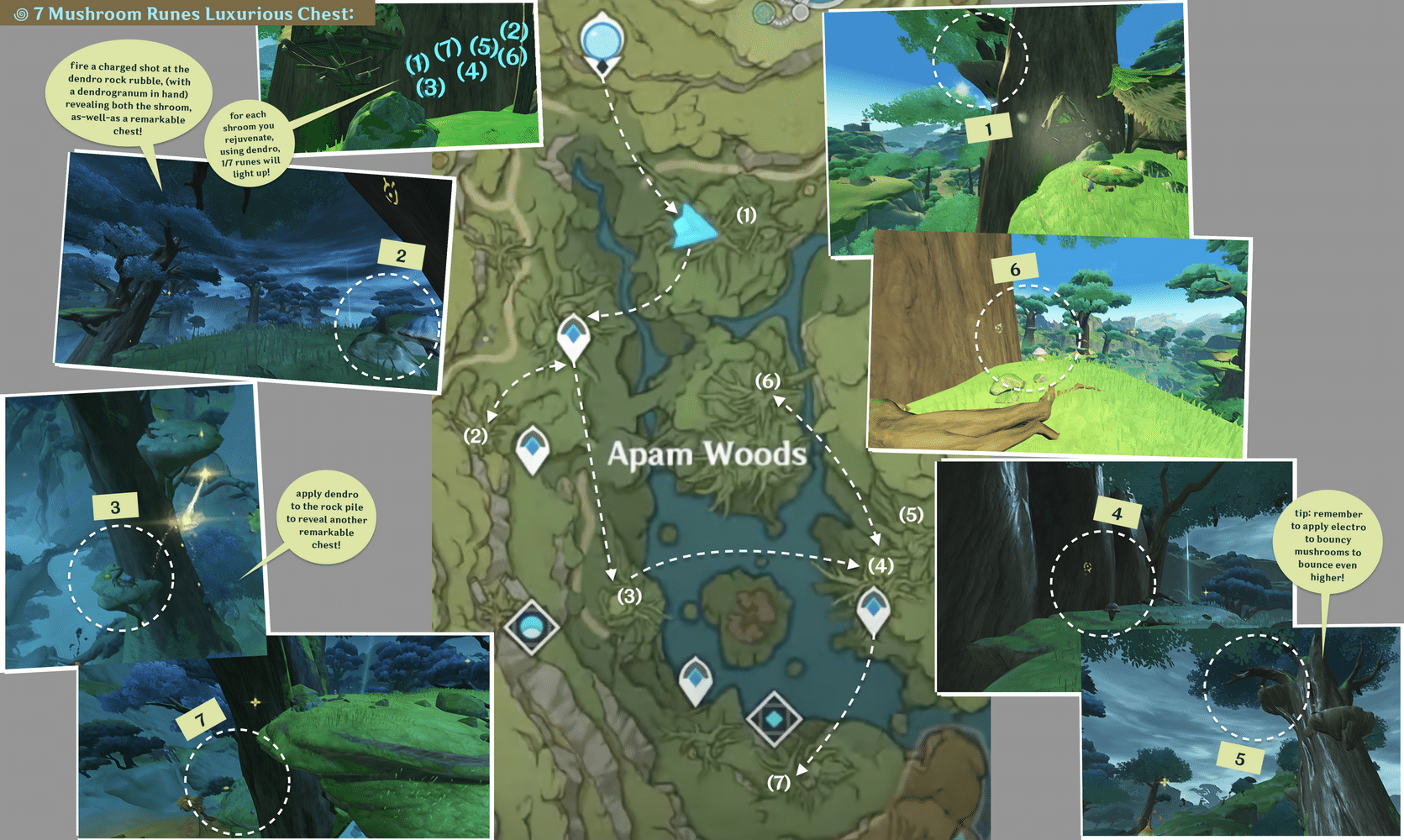Expand map marker labeled (1)

(744, 214)
